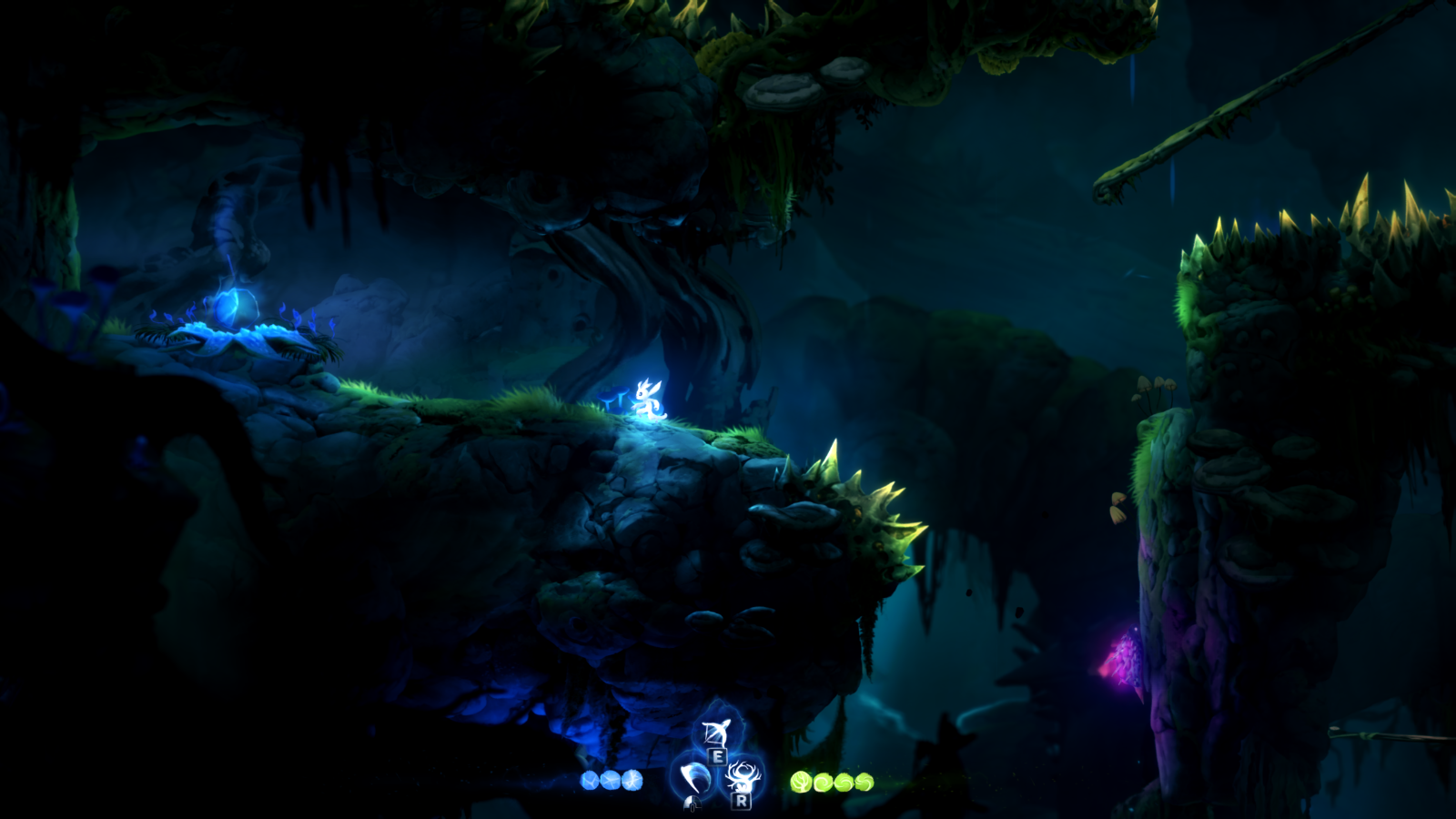This screenshot has width=1456, height=819.
Task: Click the leftmost blue energy cell orb
Action: pos(588,781)
